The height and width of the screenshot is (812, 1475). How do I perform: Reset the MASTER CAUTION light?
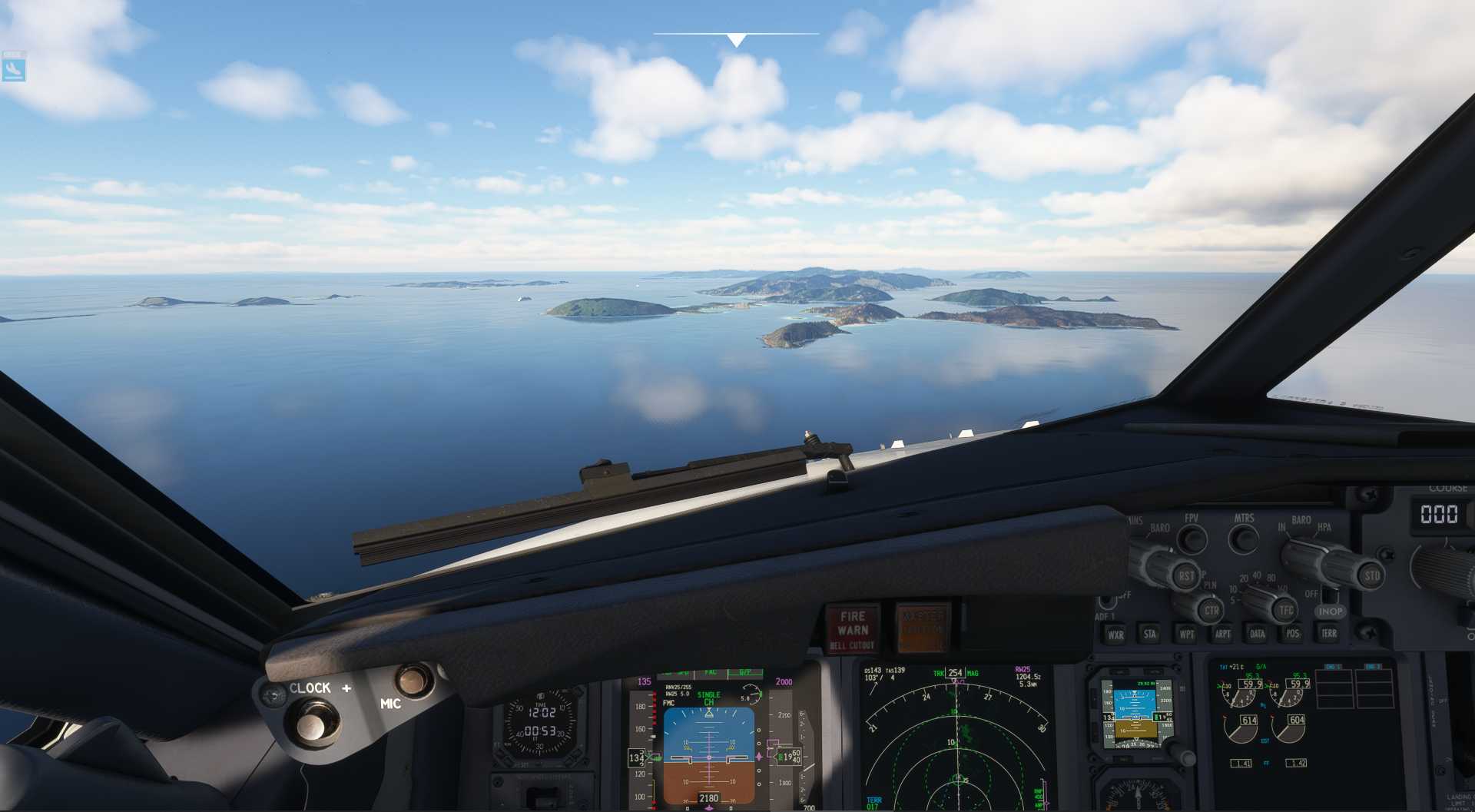click(x=923, y=628)
